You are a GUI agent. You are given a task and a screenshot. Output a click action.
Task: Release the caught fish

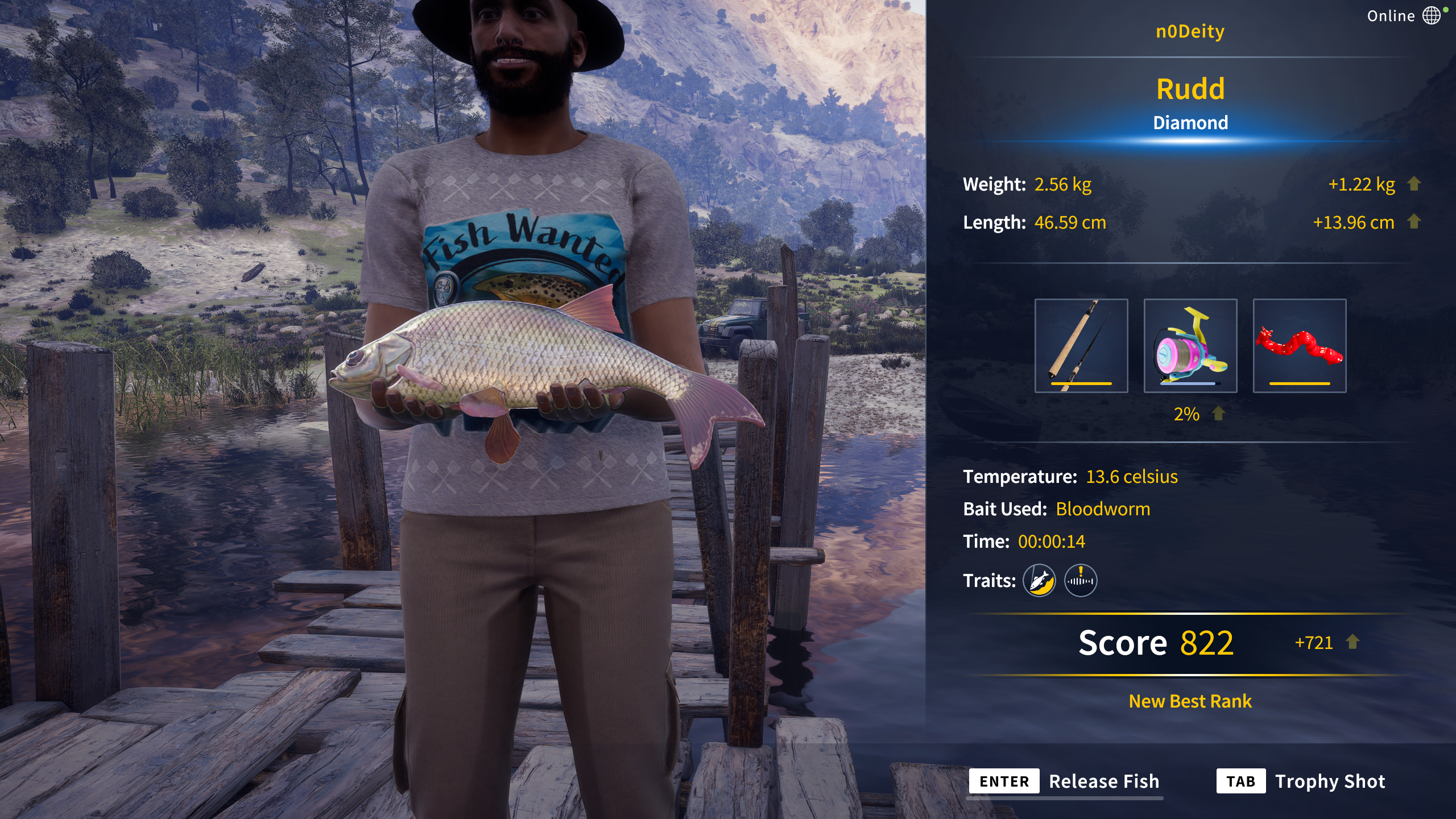[x=1065, y=781]
